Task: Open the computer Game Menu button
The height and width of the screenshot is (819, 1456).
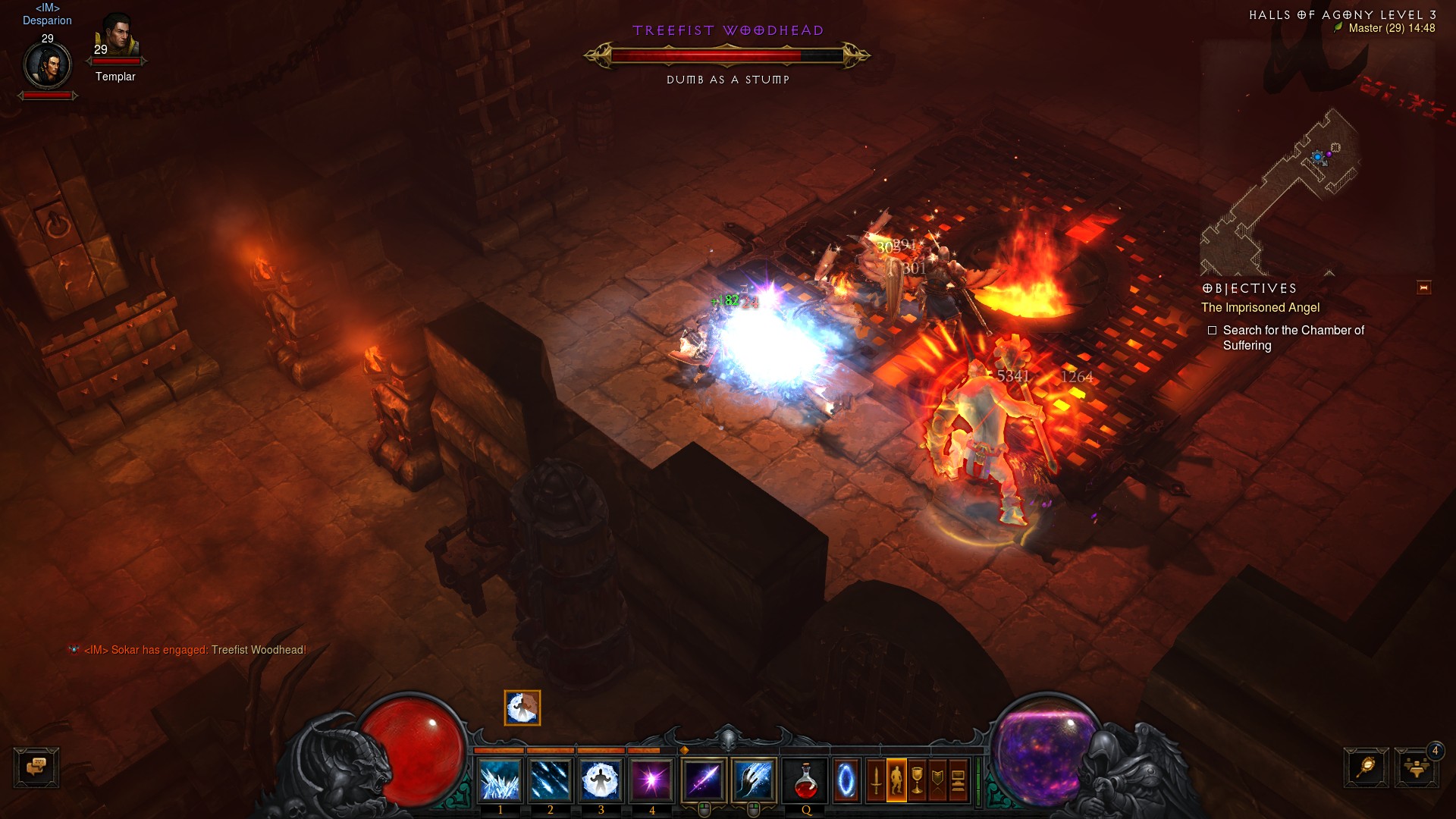Action: 958,780
